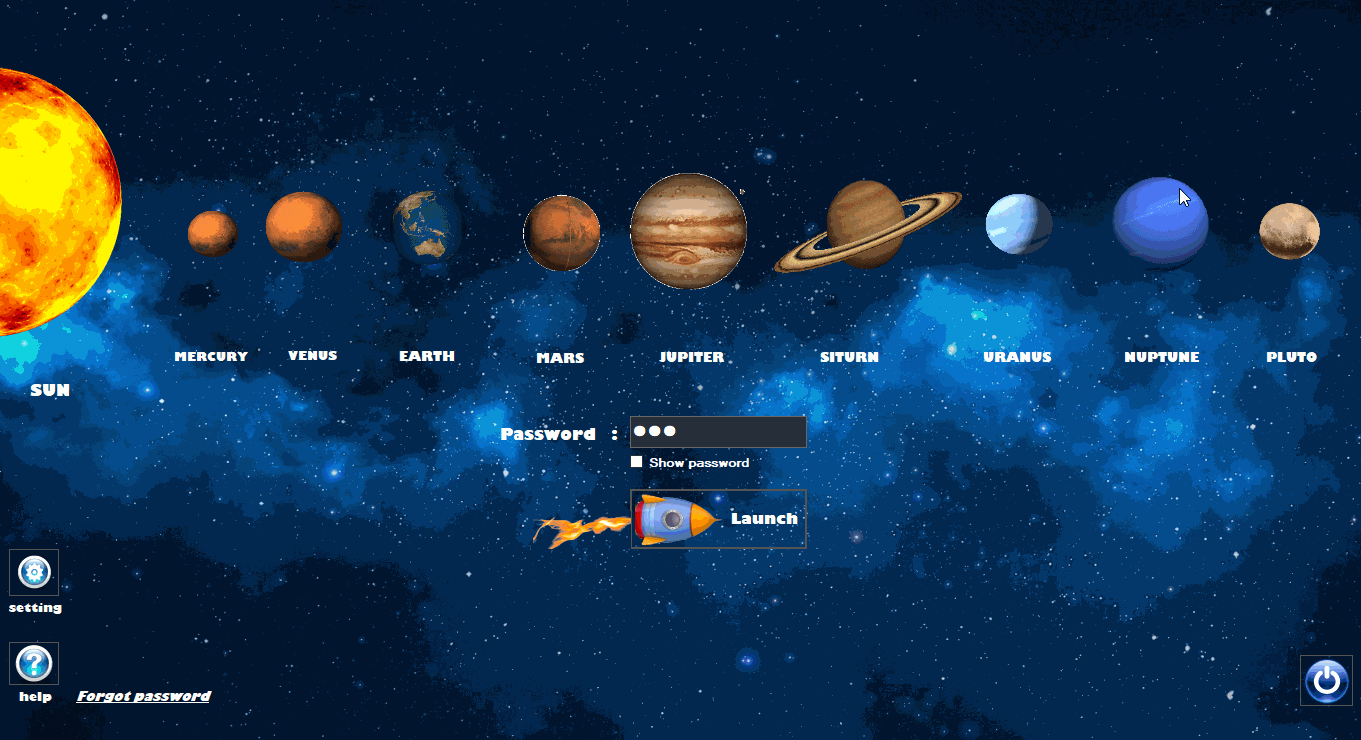
Task: Click the Password input field
Action: [717, 432]
